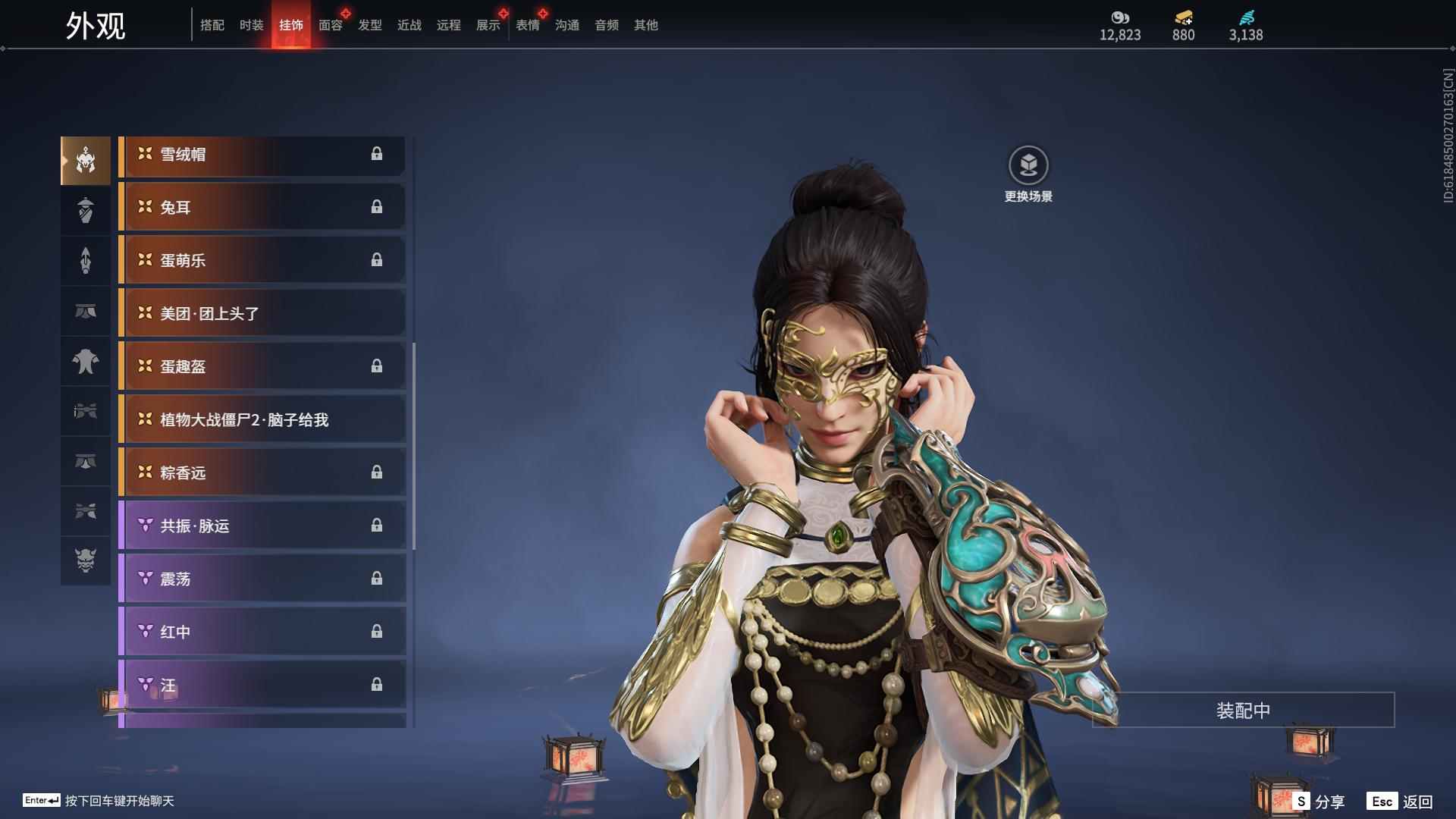Select the oni mask category icon
The width and height of the screenshot is (1456, 819).
click(x=86, y=560)
